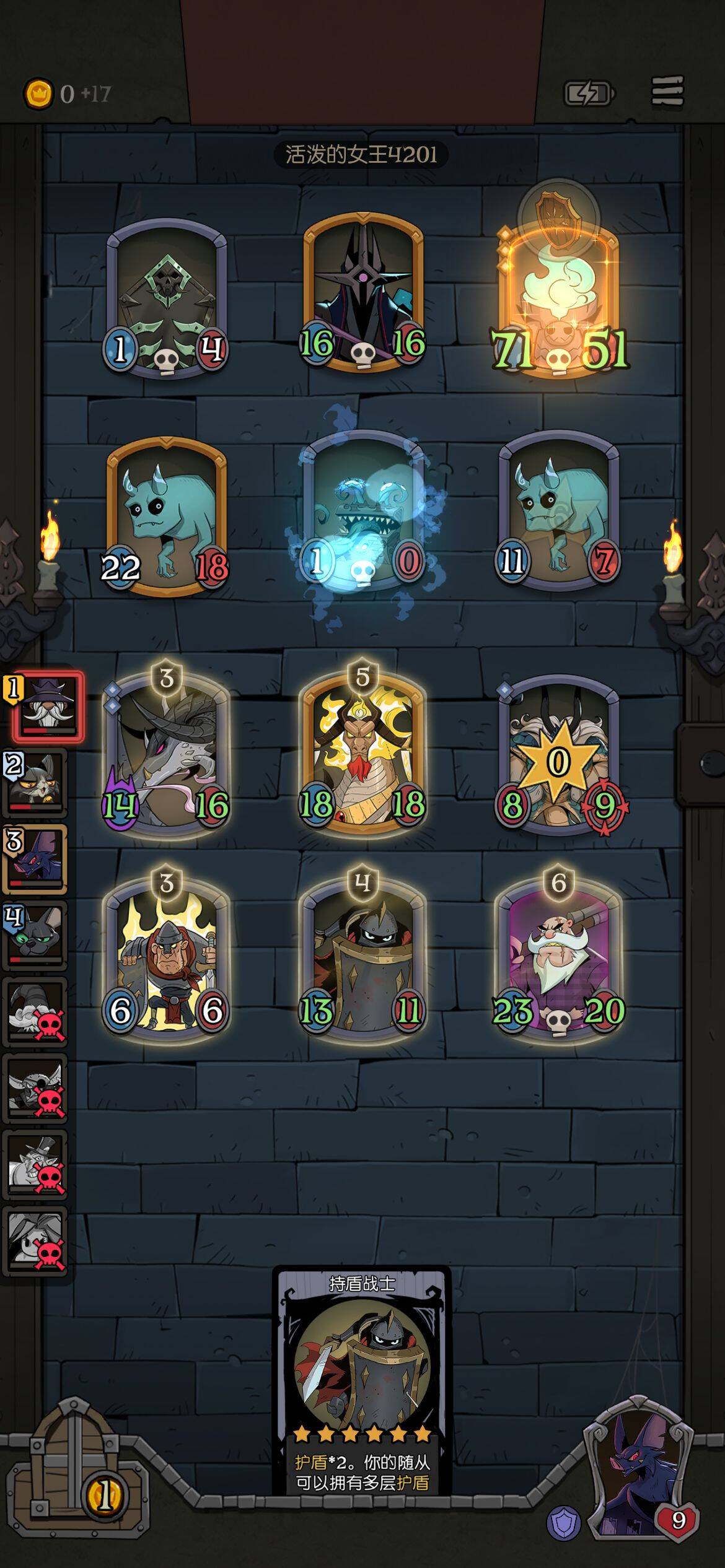
Task: Select the rank 1 wizard player portrait
Action: pos(48,707)
